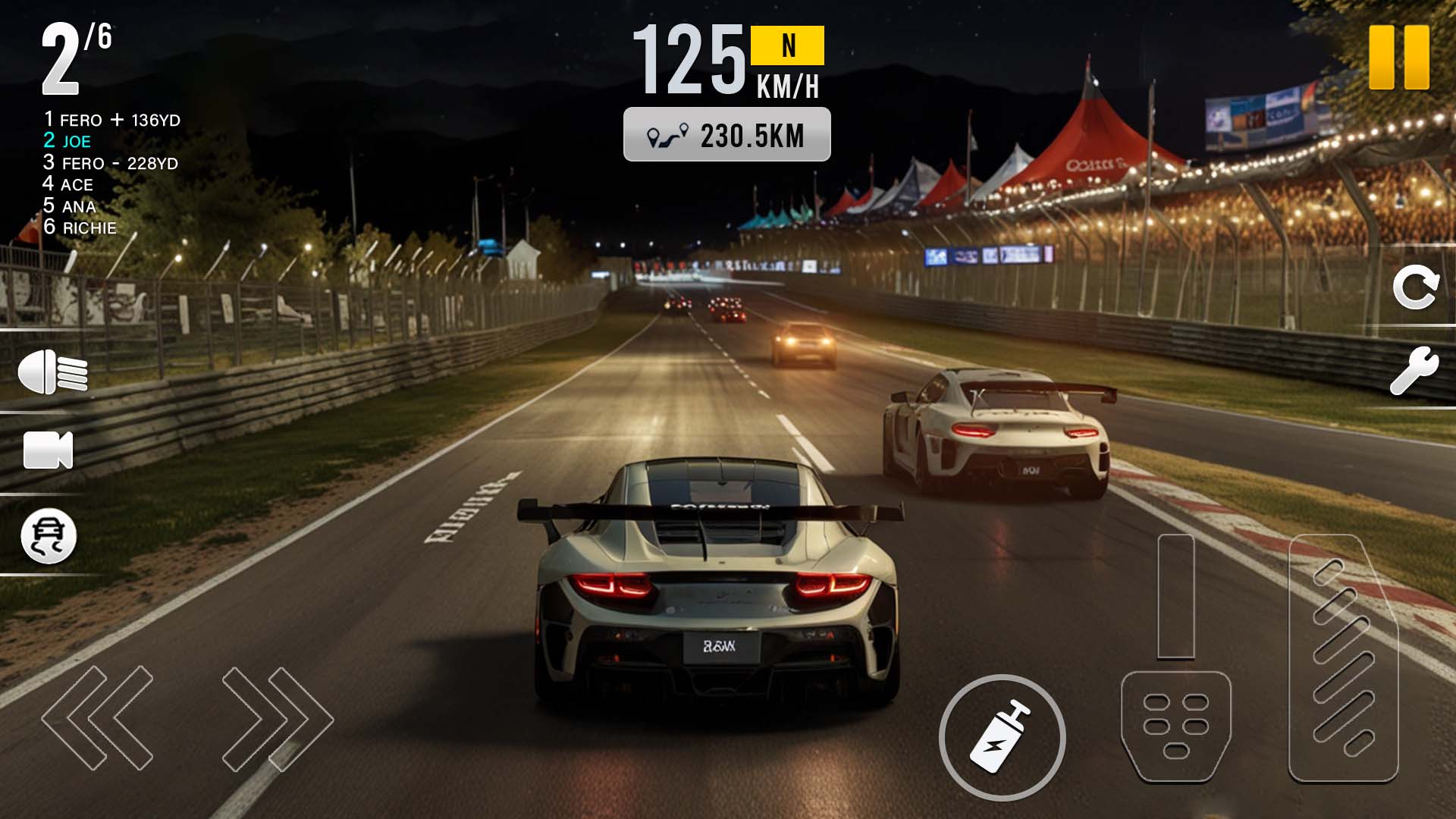Activate the nitro boost canister button
This screenshot has width=1456, height=819.
pos(1002,737)
